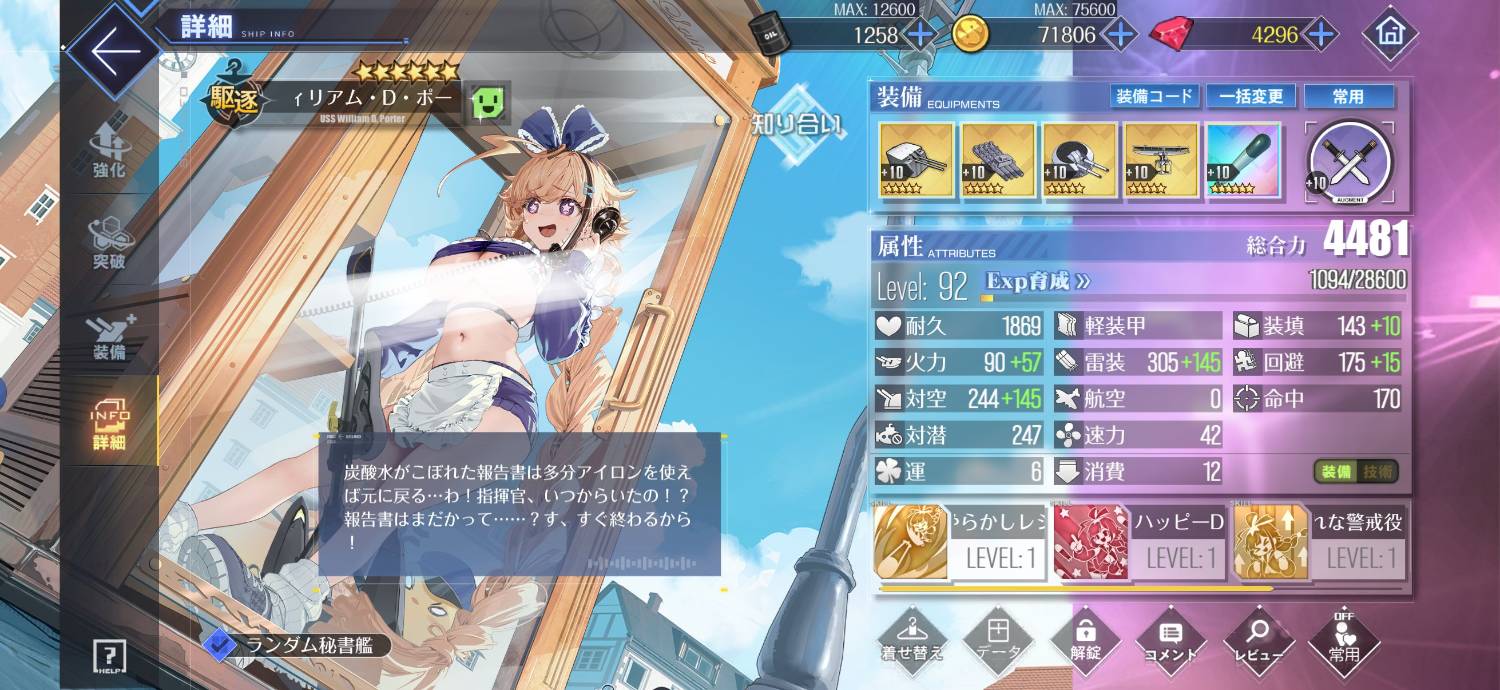Image resolution: width=1500 pixels, height=690 pixels.
Task: Click the 一括変更 bulk change button
Action: tap(1251, 96)
